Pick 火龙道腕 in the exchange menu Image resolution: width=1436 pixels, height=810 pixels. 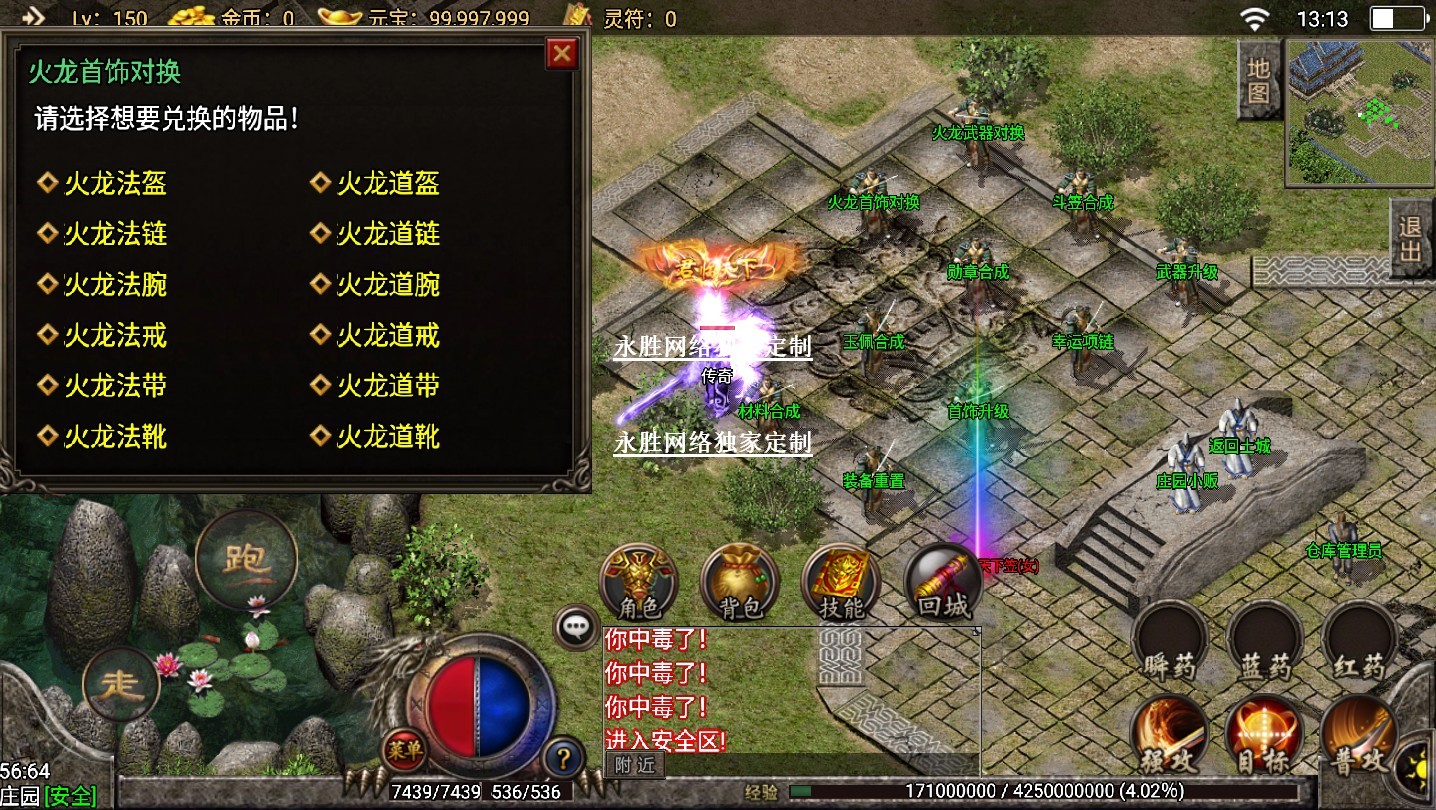(x=388, y=285)
